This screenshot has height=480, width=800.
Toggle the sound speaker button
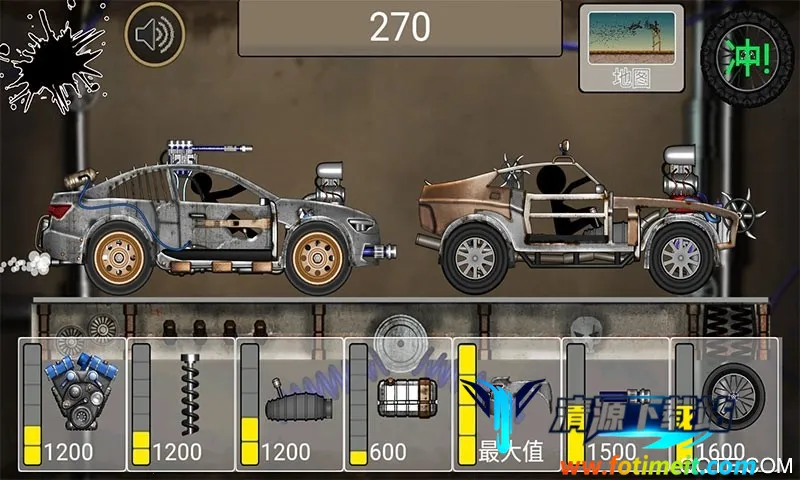click(155, 35)
